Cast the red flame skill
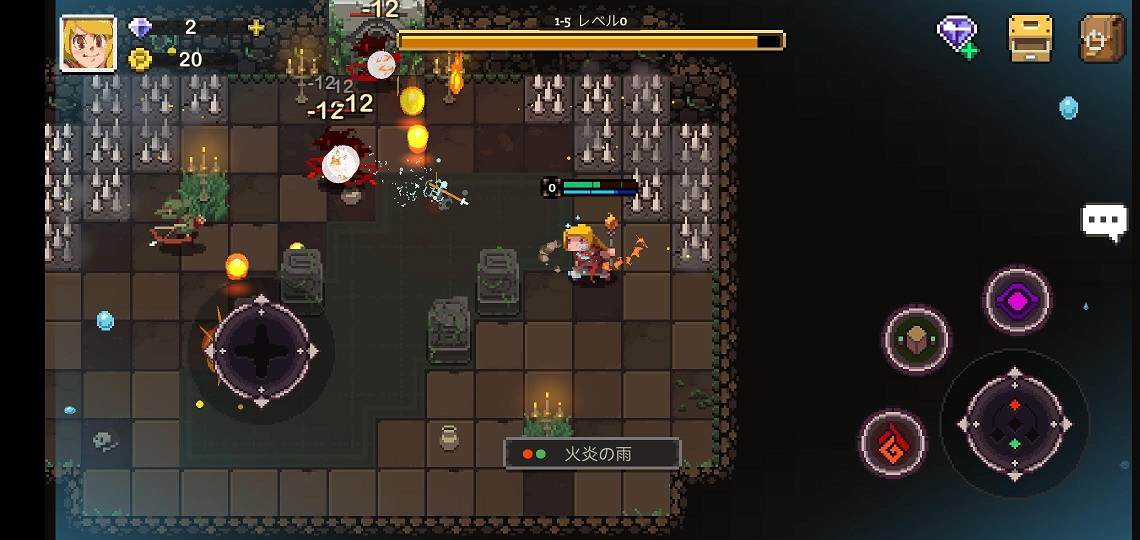 (x=892, y=442)
